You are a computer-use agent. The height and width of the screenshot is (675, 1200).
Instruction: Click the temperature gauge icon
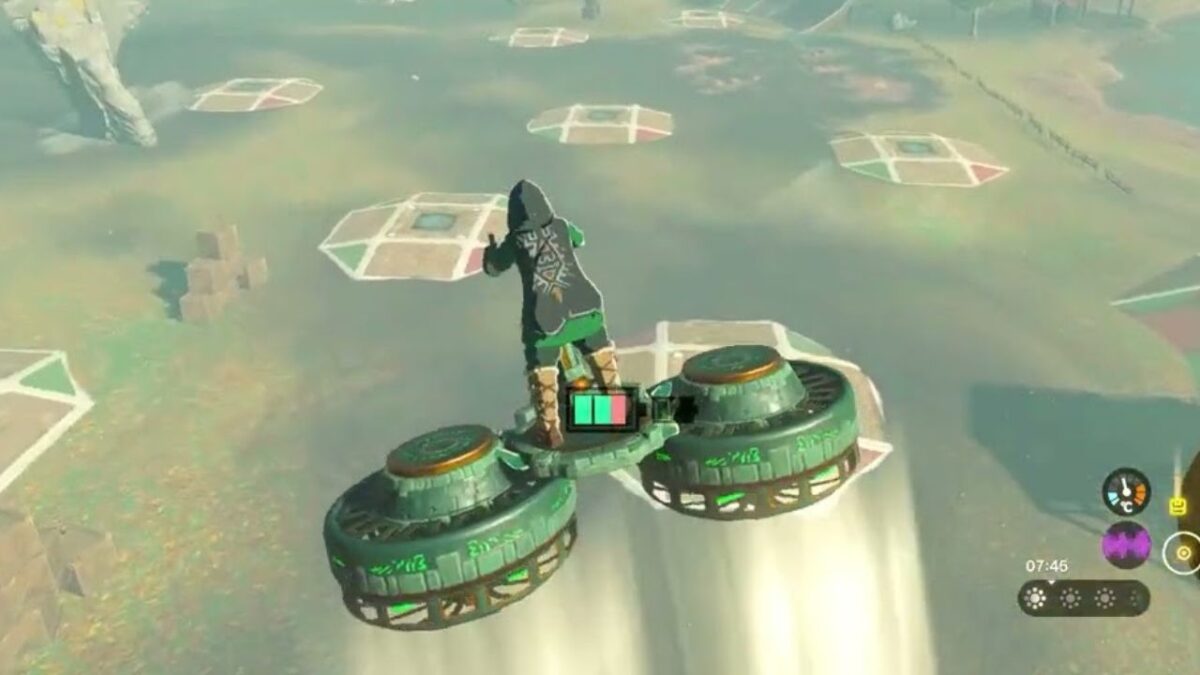(1126, 492)
